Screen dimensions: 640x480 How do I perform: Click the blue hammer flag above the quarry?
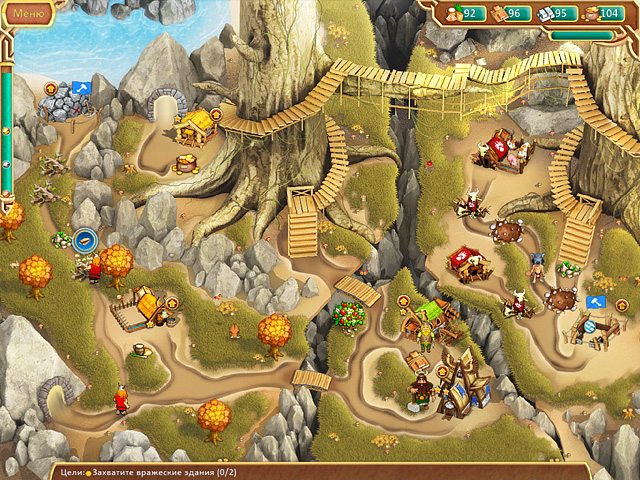(80, 89)
